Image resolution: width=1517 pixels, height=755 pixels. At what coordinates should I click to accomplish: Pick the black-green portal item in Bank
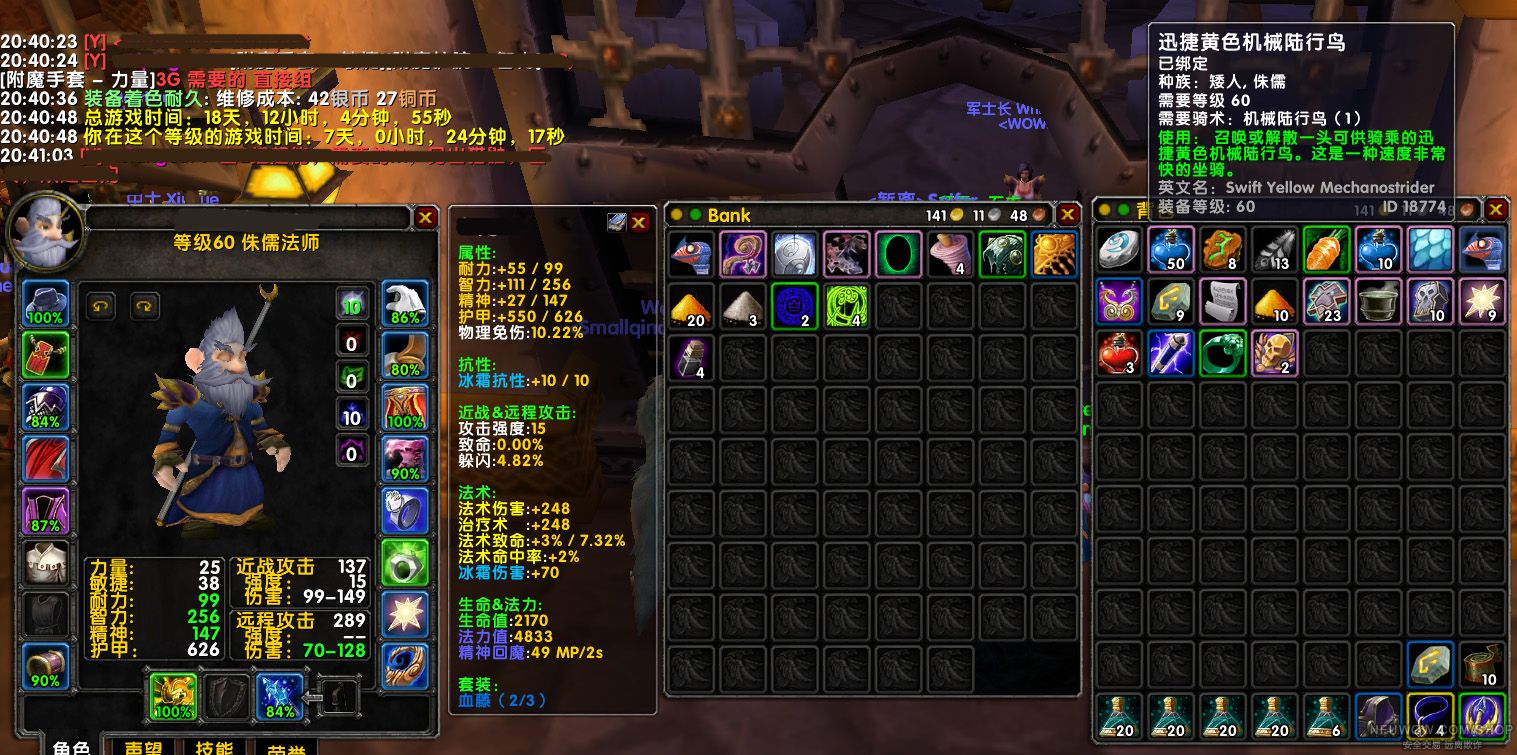(x=899, y=254)
